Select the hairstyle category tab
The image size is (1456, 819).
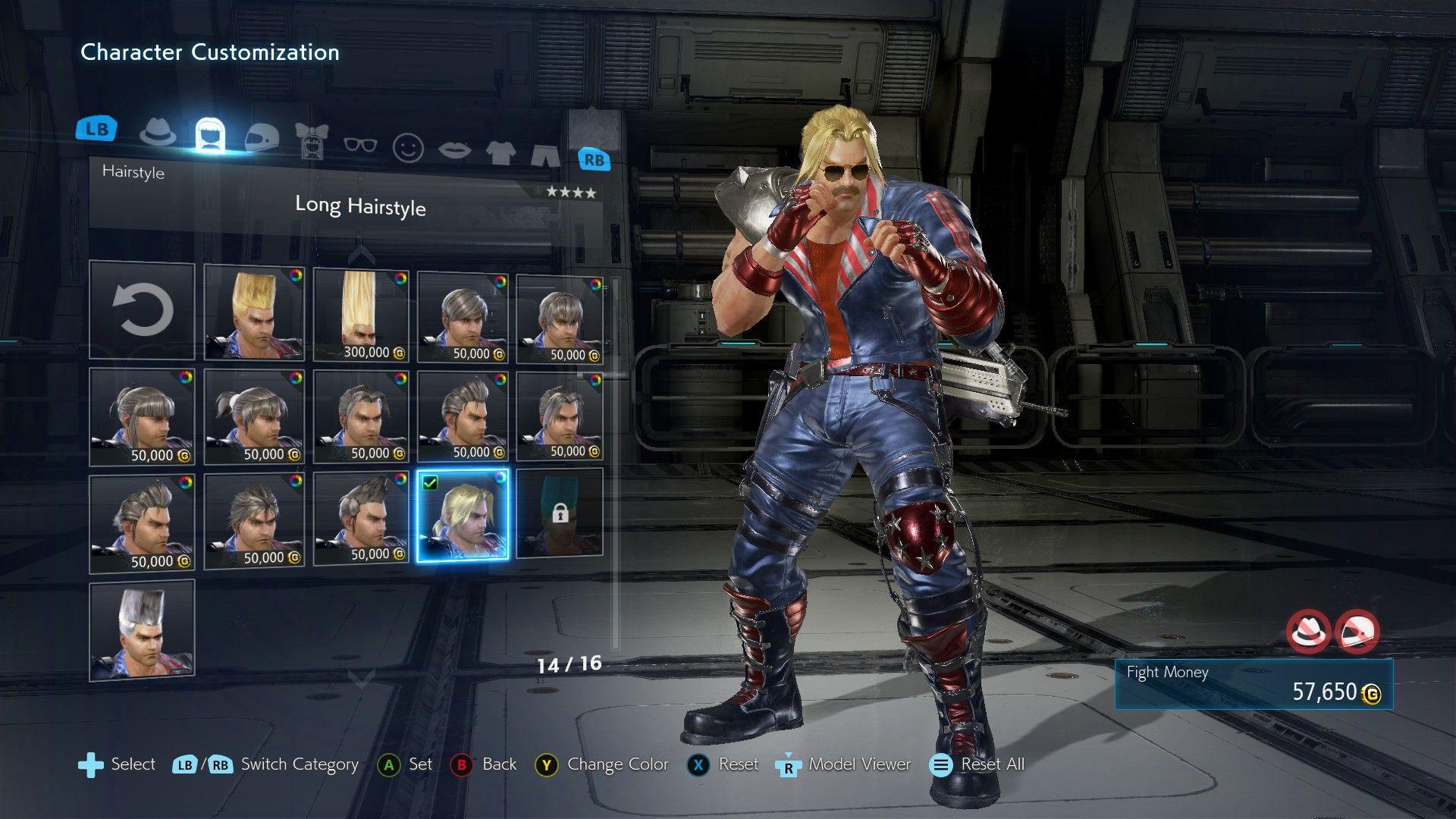210,135
